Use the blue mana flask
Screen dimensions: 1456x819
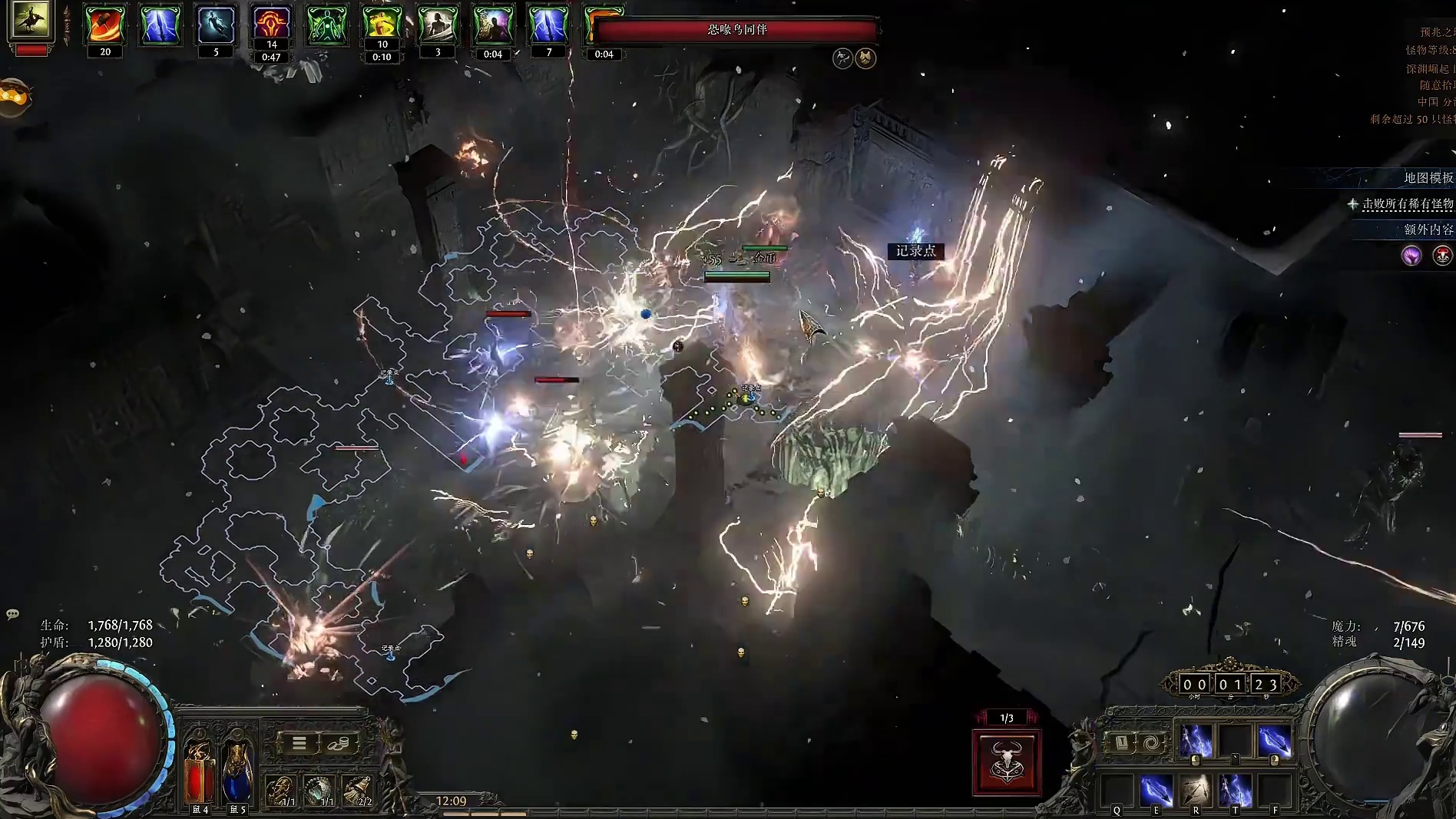[x=238, y=771]
